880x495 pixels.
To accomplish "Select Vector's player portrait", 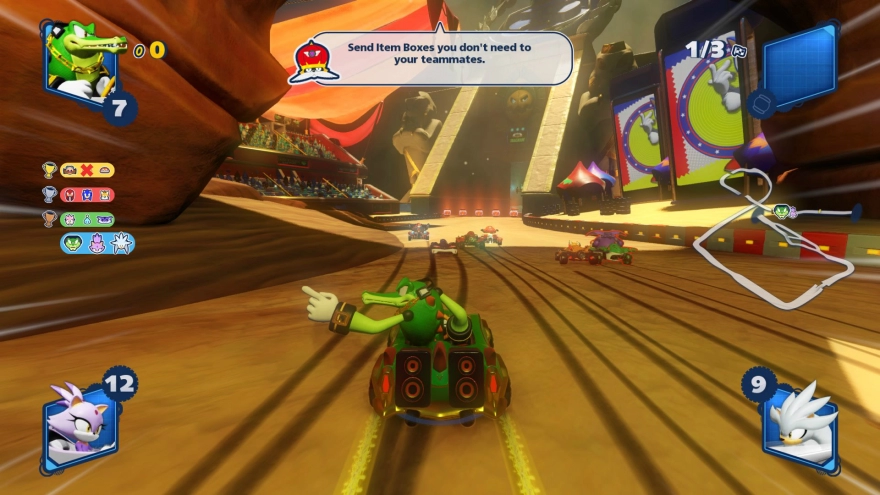I will (80, 58).
